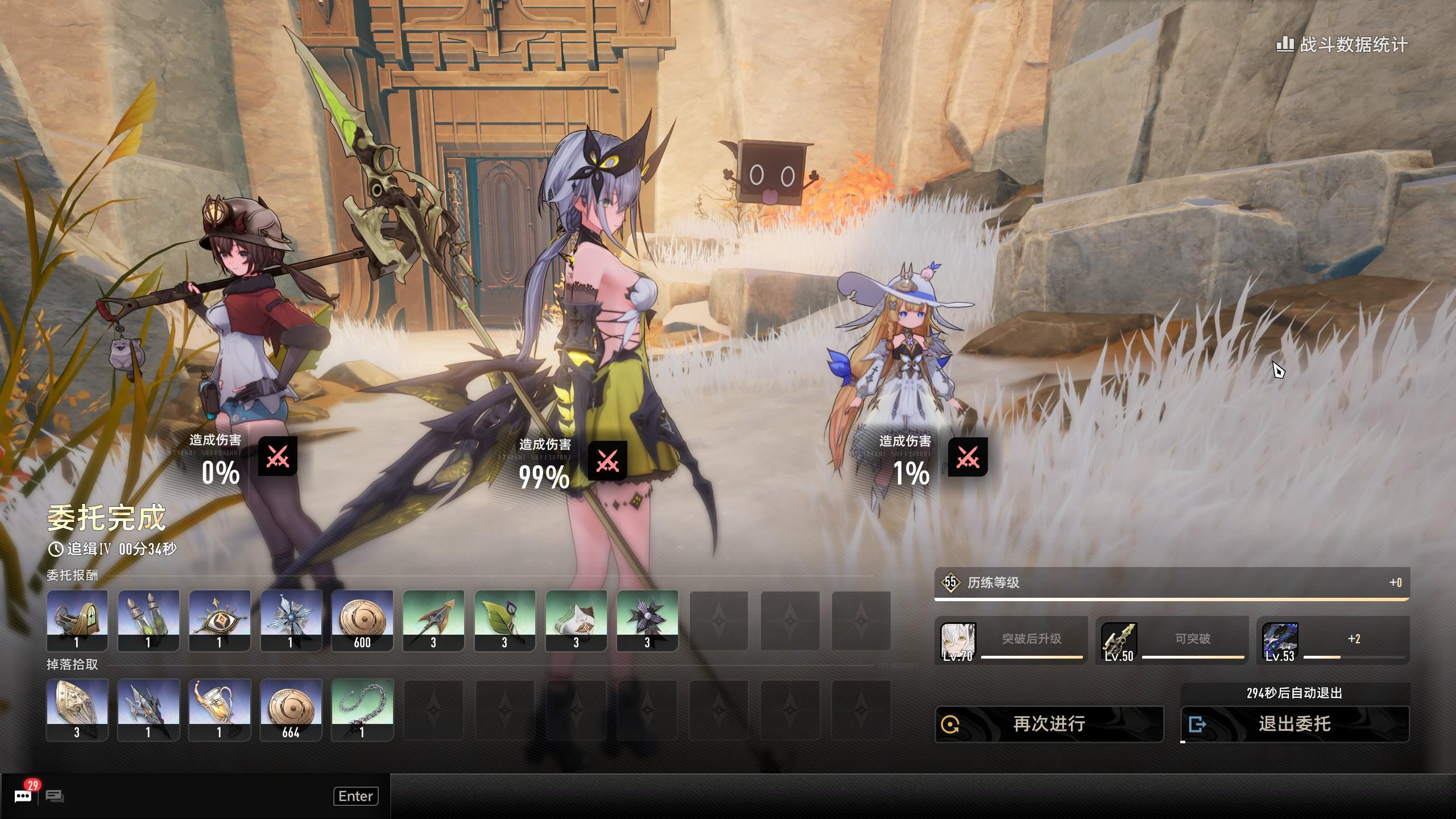1456x819 pixels.
Task: Run the commission again with 再次进行
Action: pos(1049,724)
